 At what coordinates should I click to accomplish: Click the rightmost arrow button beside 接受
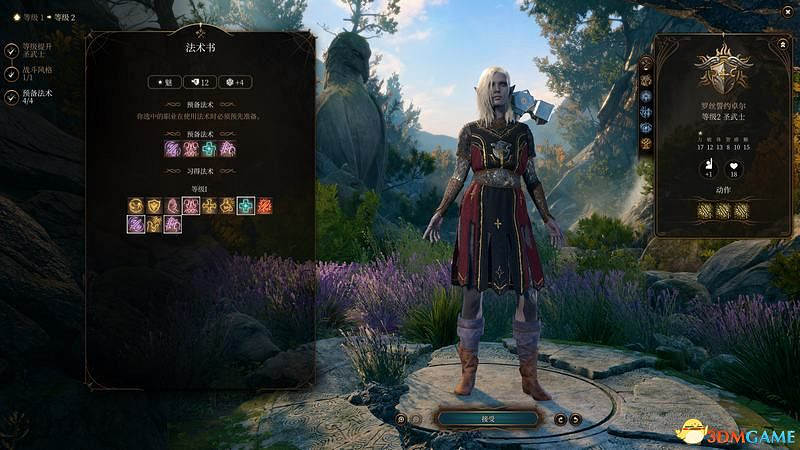pyautogui.click(x=576, y=420)
